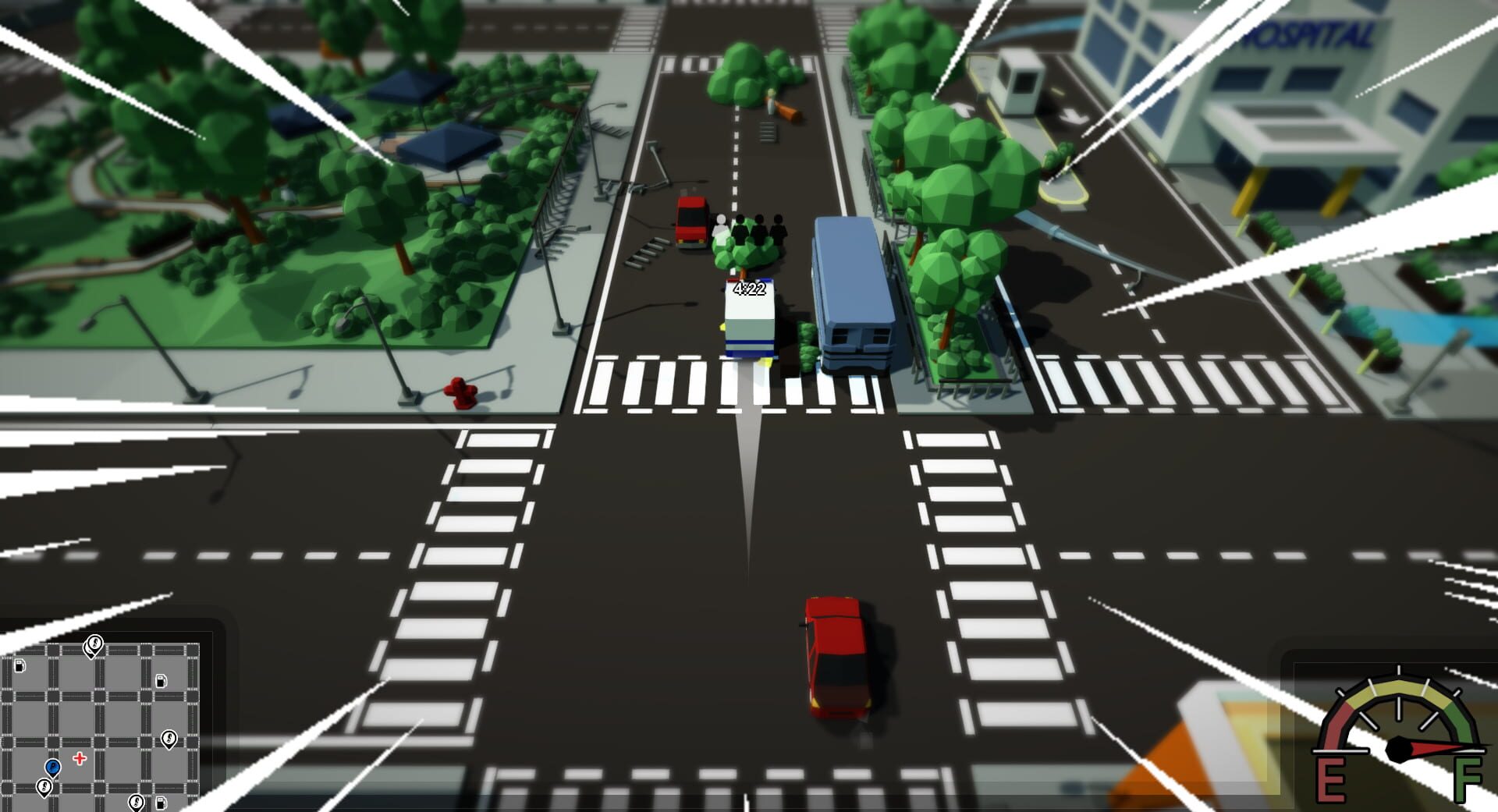Click the patient pin just below the player marker

click(x=44, y=787)
